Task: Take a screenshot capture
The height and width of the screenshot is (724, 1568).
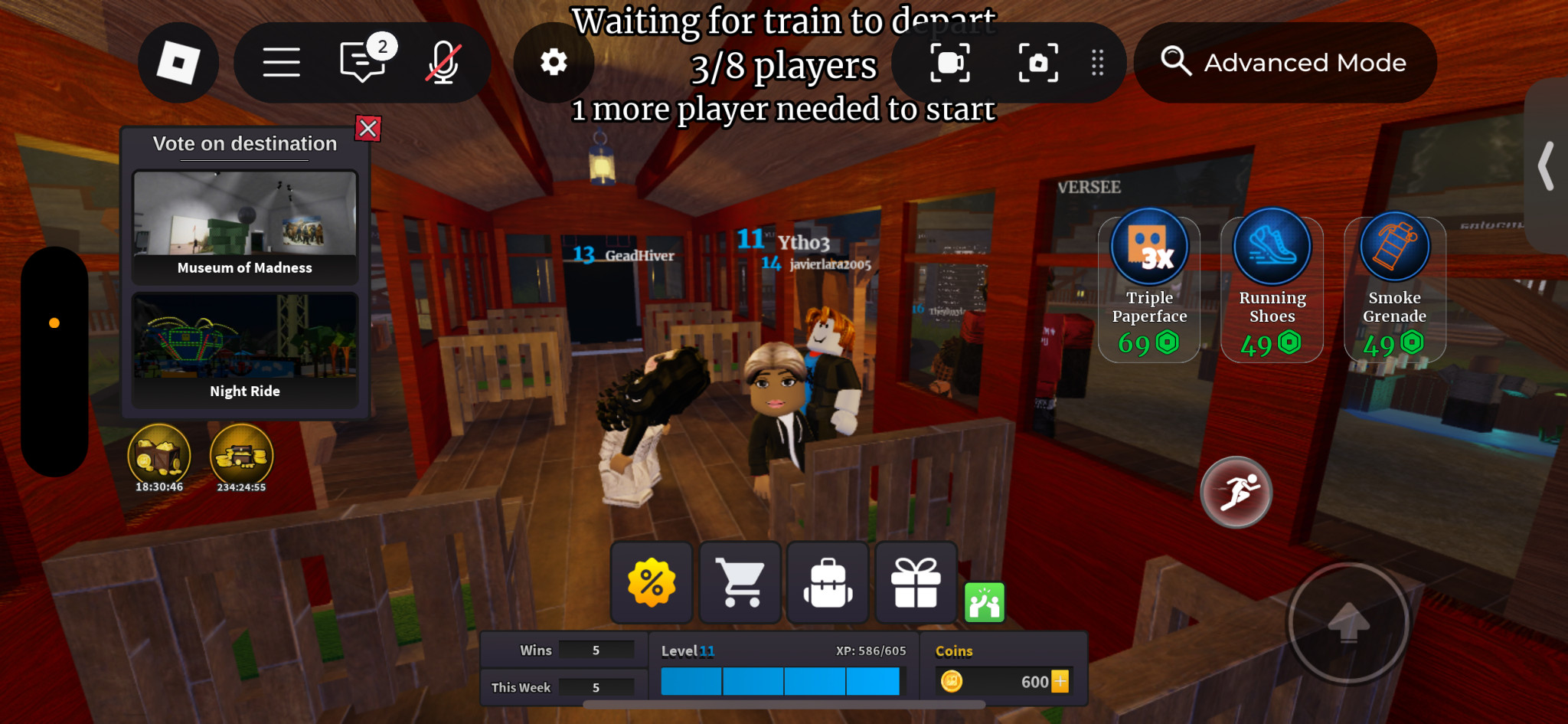Action: (x=1038, y=63)
